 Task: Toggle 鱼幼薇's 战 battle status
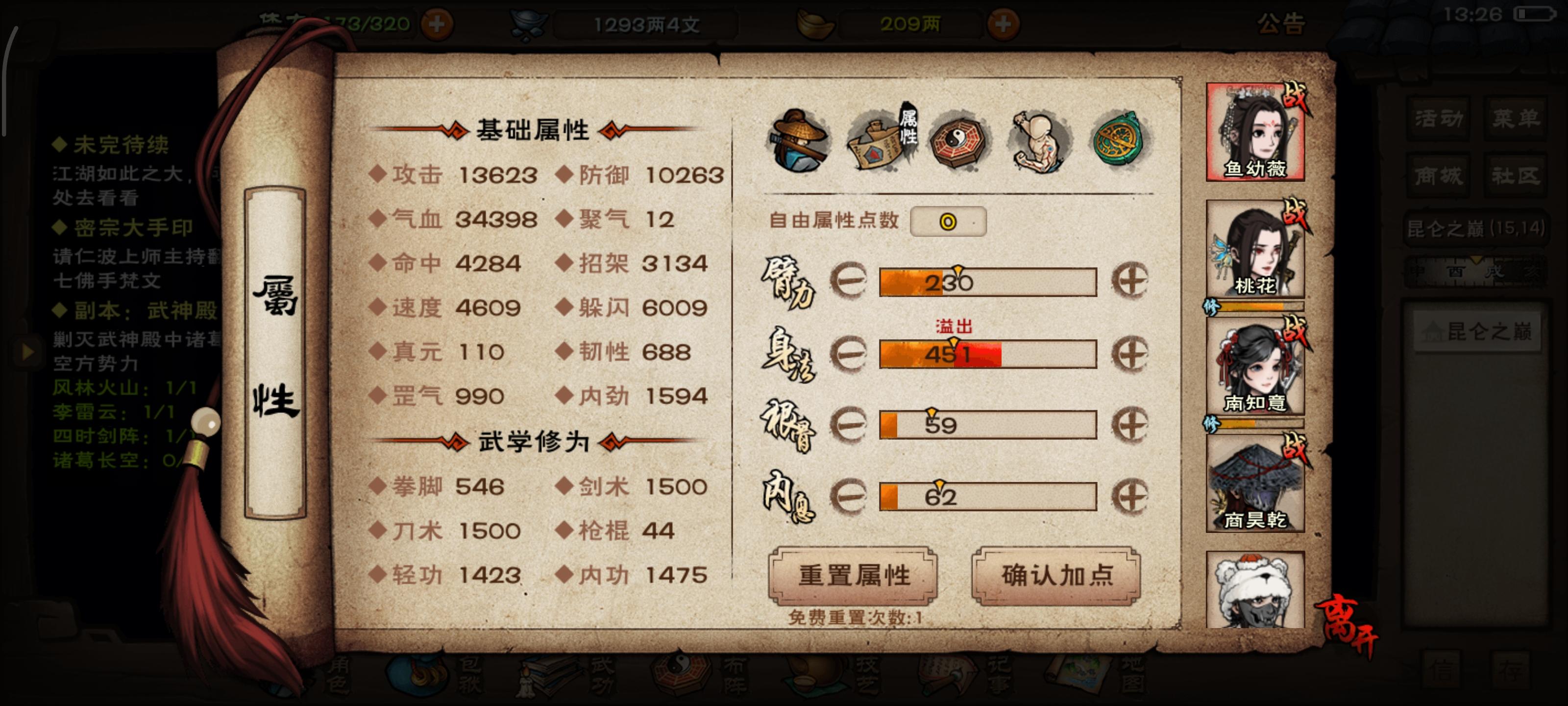pos(1295,96)
